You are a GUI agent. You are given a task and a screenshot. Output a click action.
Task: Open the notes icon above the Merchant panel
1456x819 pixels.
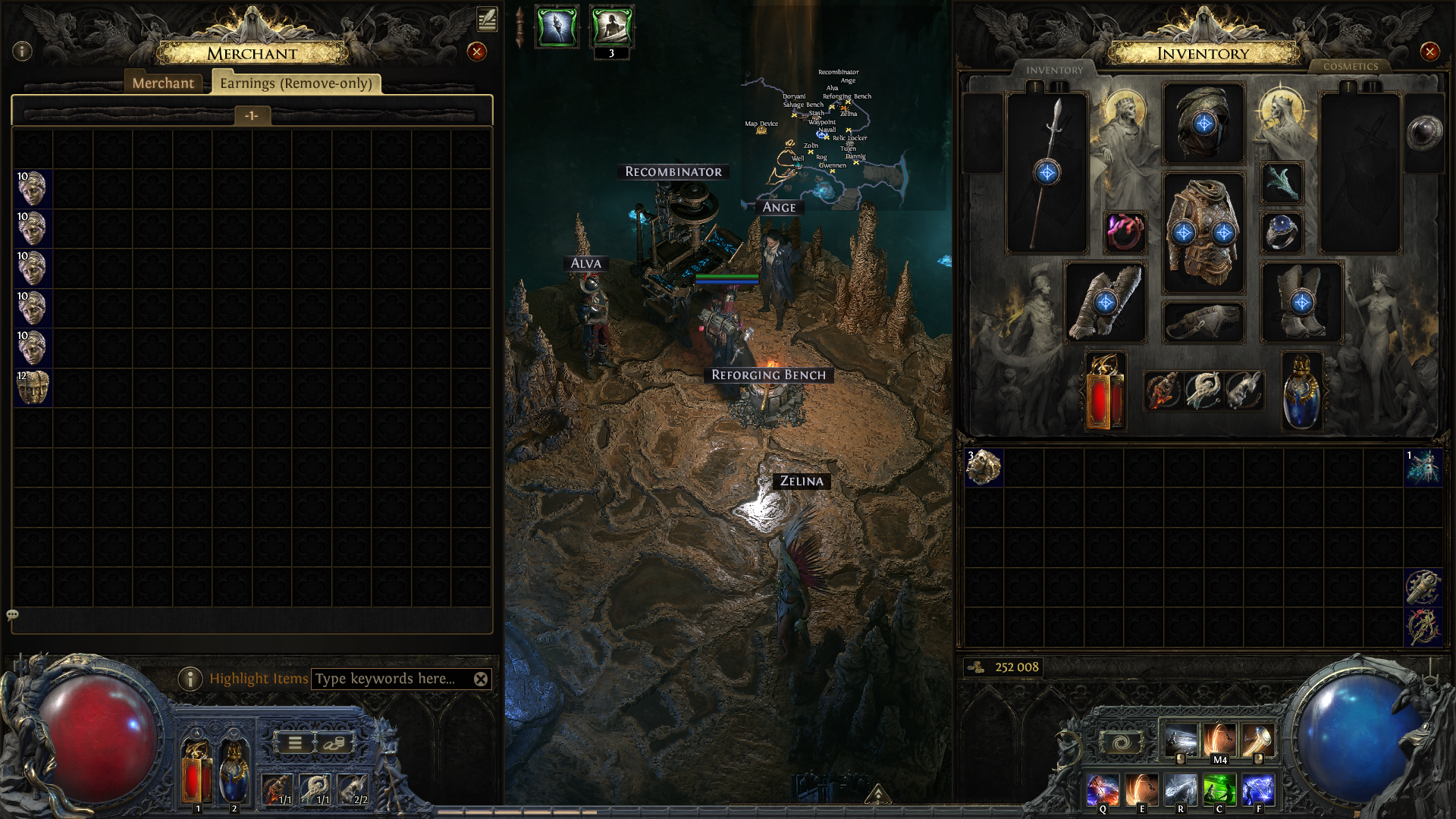coord(487,19)
